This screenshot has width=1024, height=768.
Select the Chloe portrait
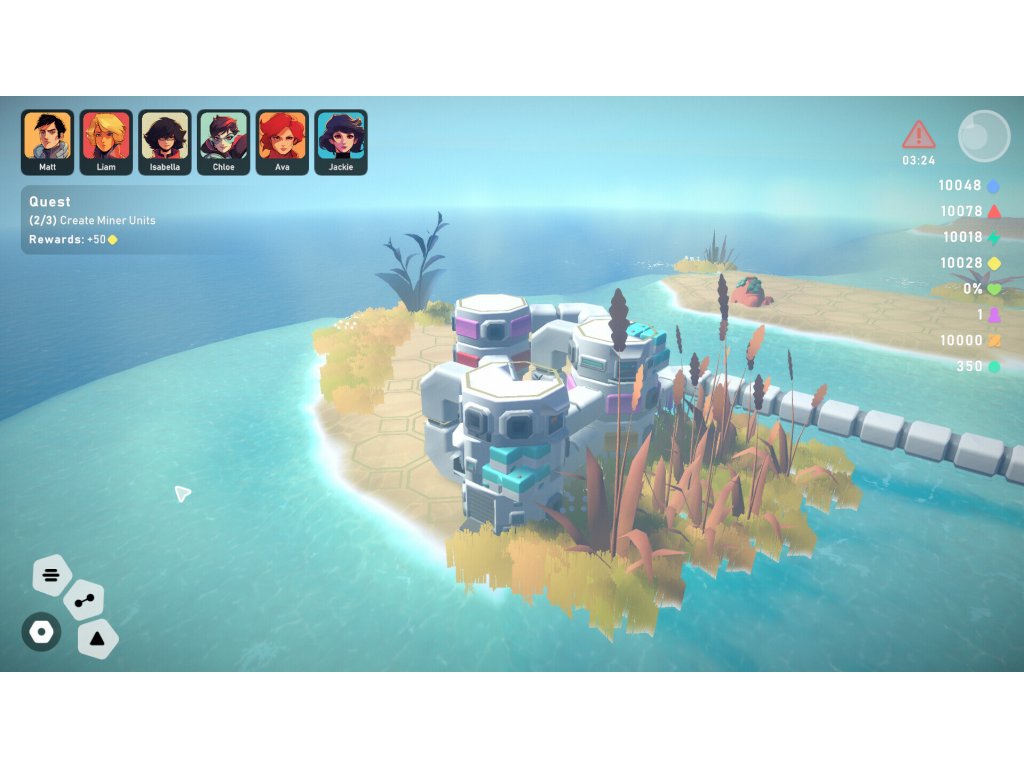(x=223, y=141)
